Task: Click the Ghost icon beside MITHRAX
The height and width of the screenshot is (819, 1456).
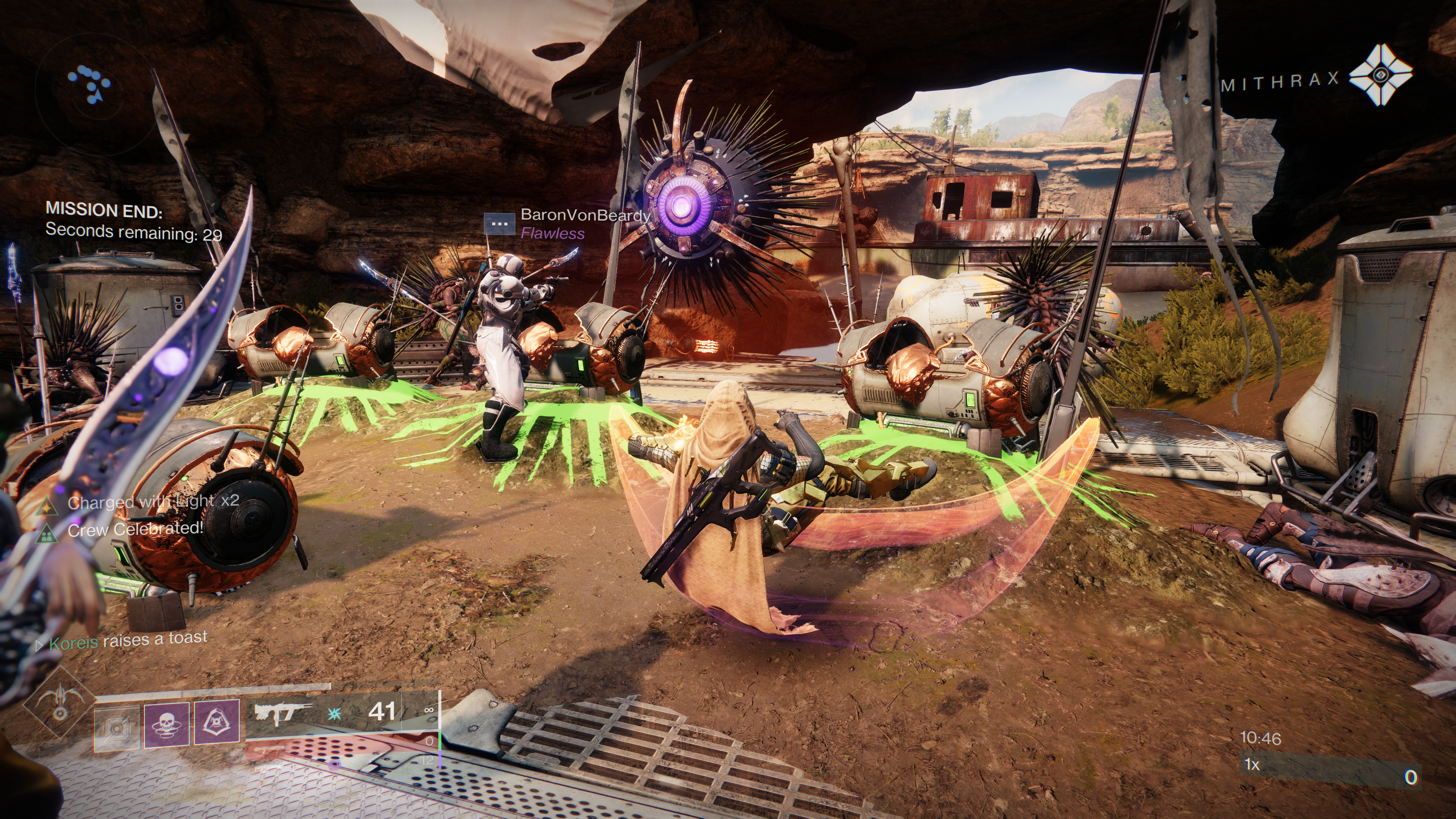Action: tap(1380, 75)
